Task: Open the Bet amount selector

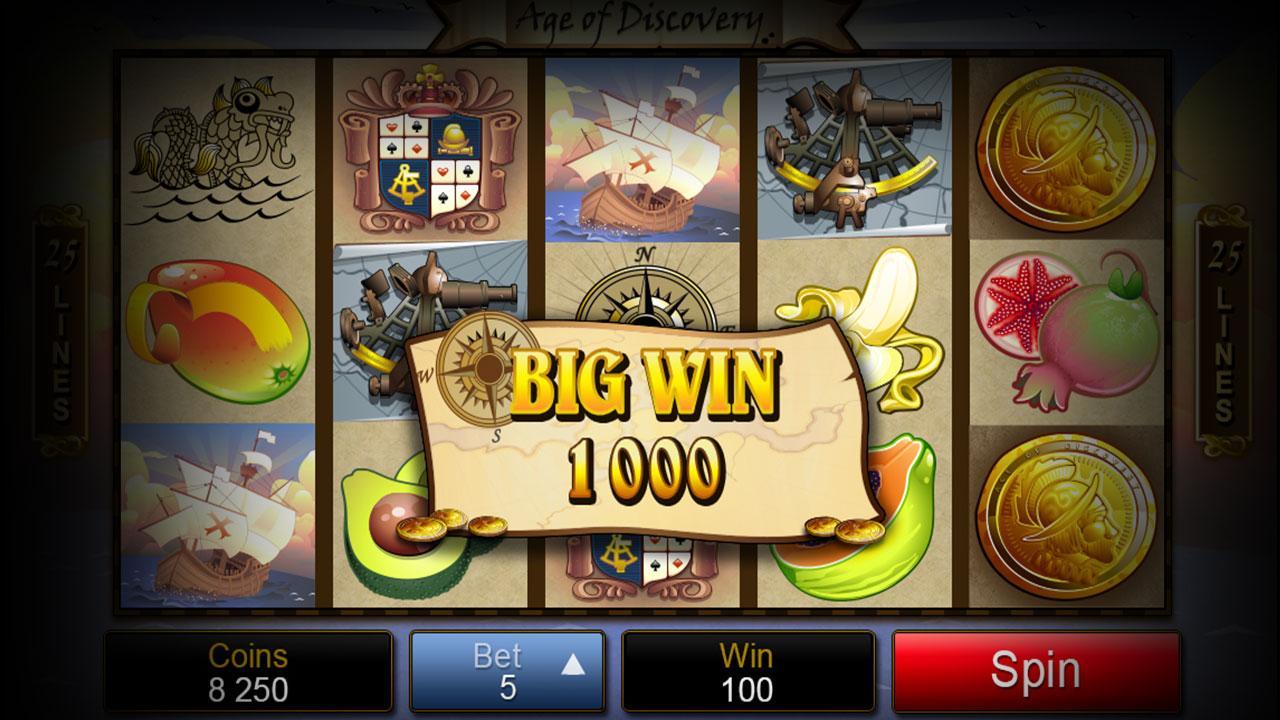Action: [507, 671]
